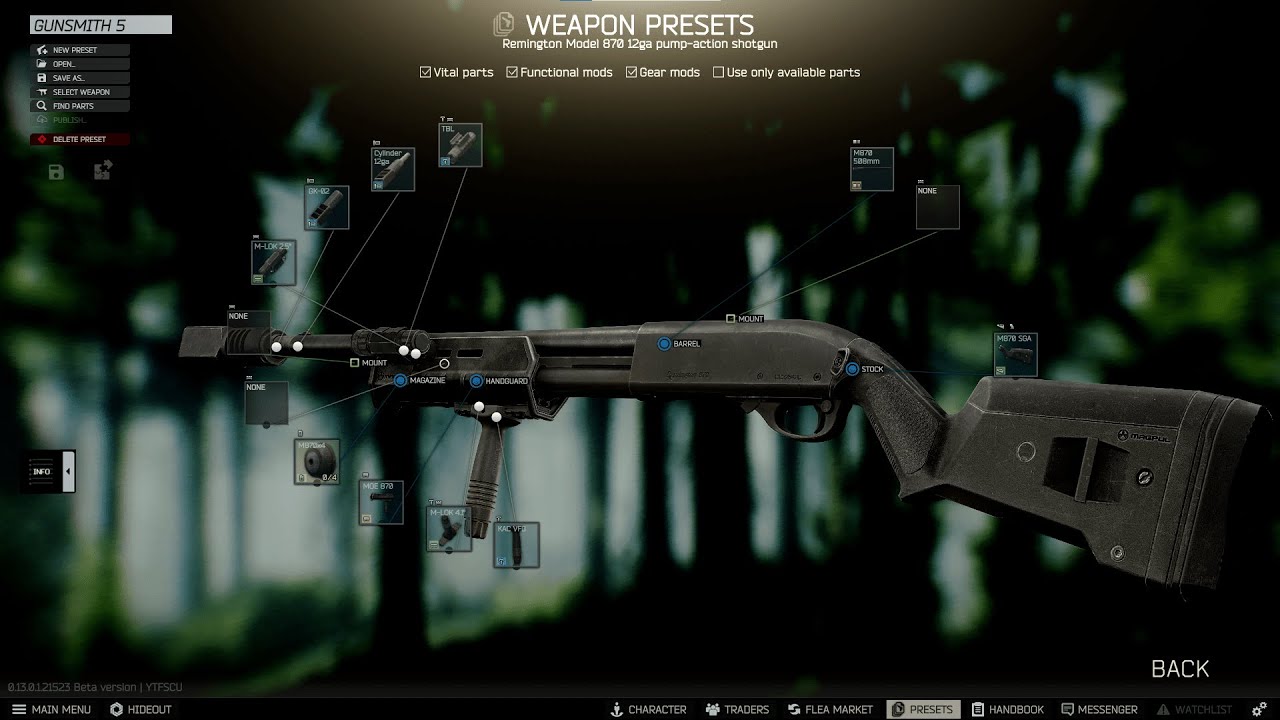Switch to the Hideout tab
Viewport: 1280px width, 720px height.
(x=141, y=709)
